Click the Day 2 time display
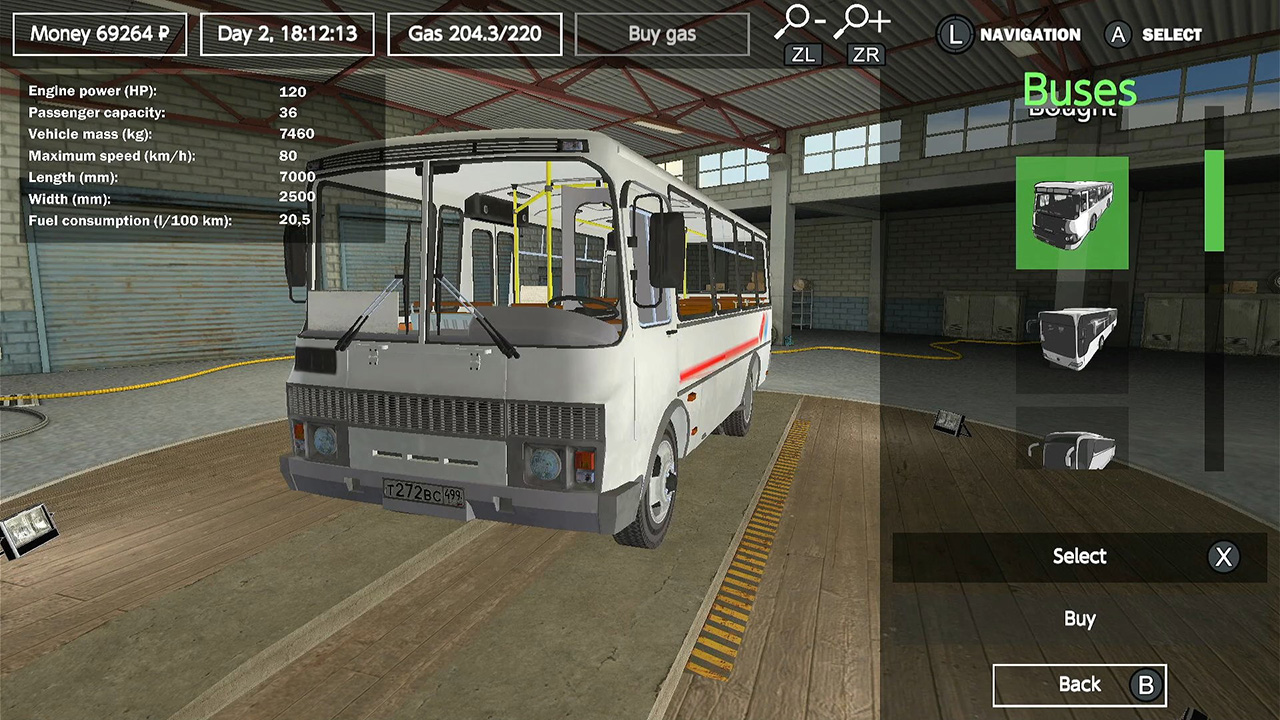This screenshot has width=1280, height=720. (289, 33)
